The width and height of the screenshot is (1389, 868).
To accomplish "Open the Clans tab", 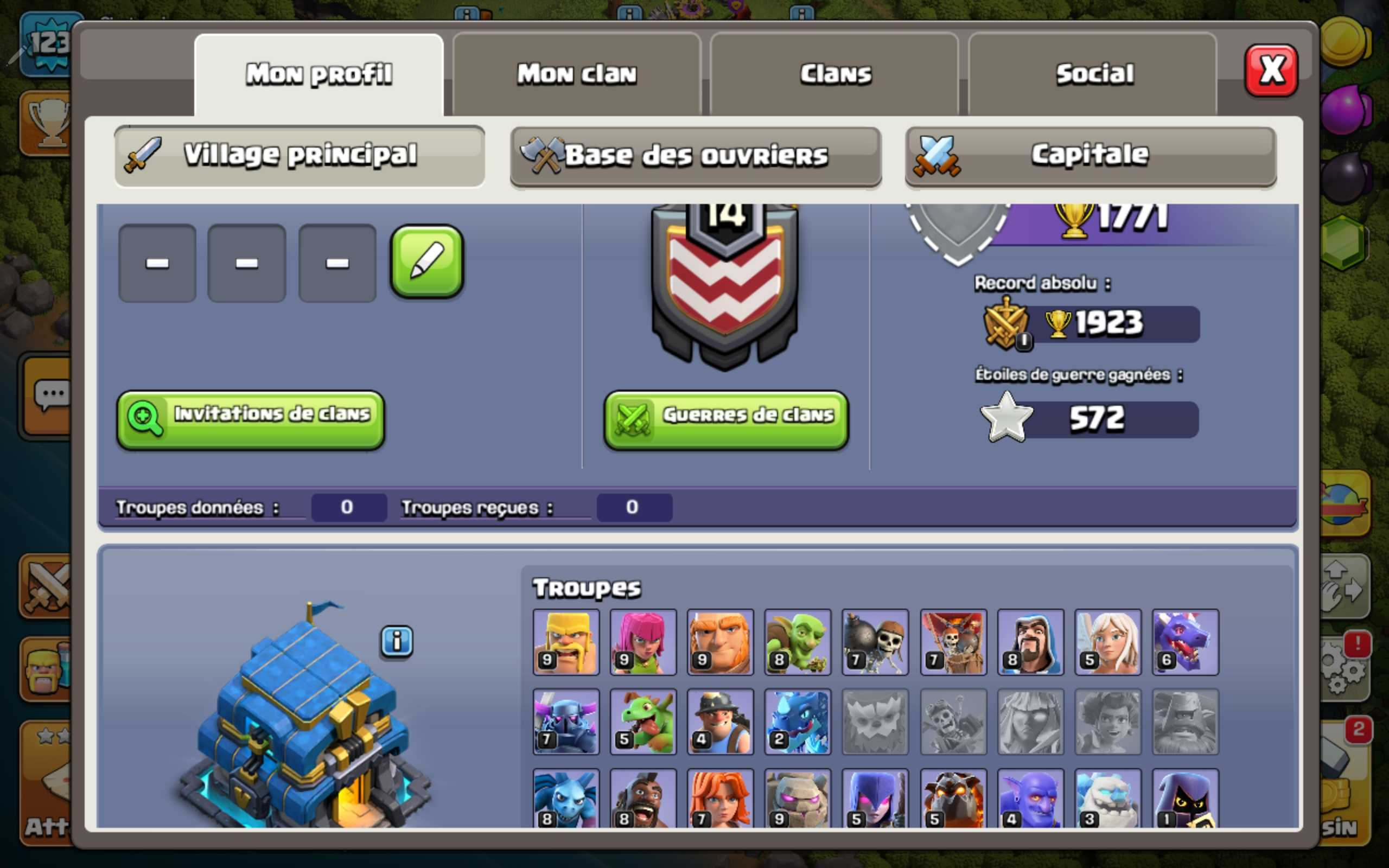I will pos(835,74).
